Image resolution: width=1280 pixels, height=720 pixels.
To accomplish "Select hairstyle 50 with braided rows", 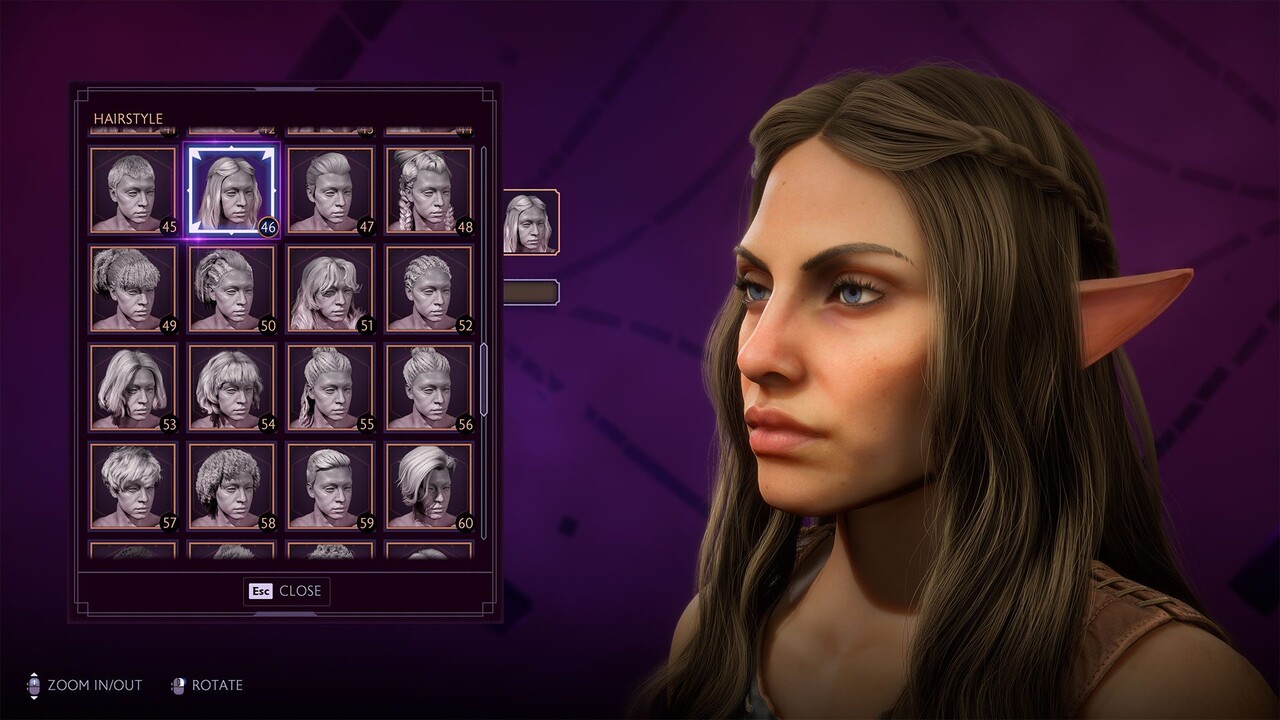I will 231,289.
